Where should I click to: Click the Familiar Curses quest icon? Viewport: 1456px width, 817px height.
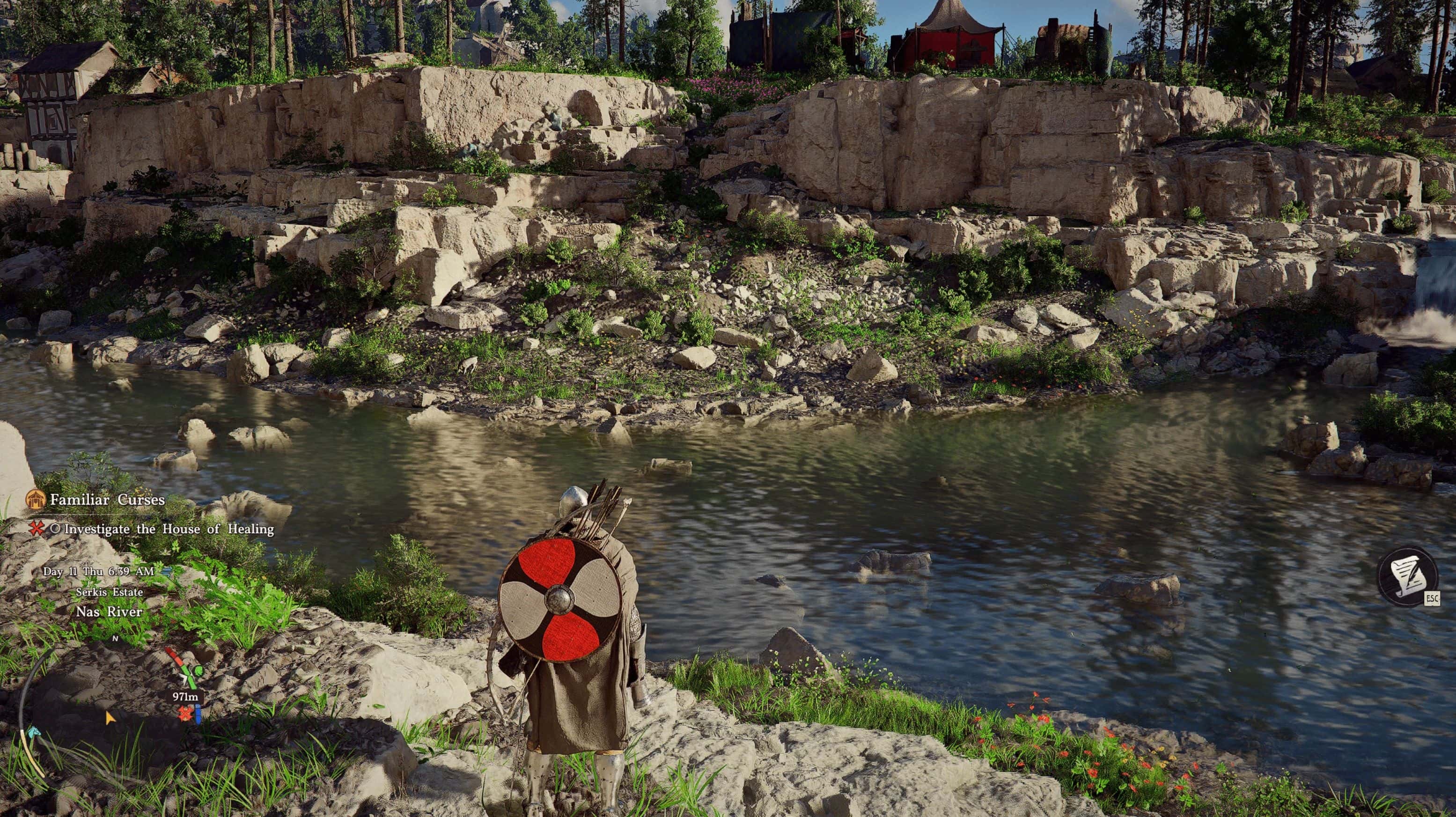[36, 501]
